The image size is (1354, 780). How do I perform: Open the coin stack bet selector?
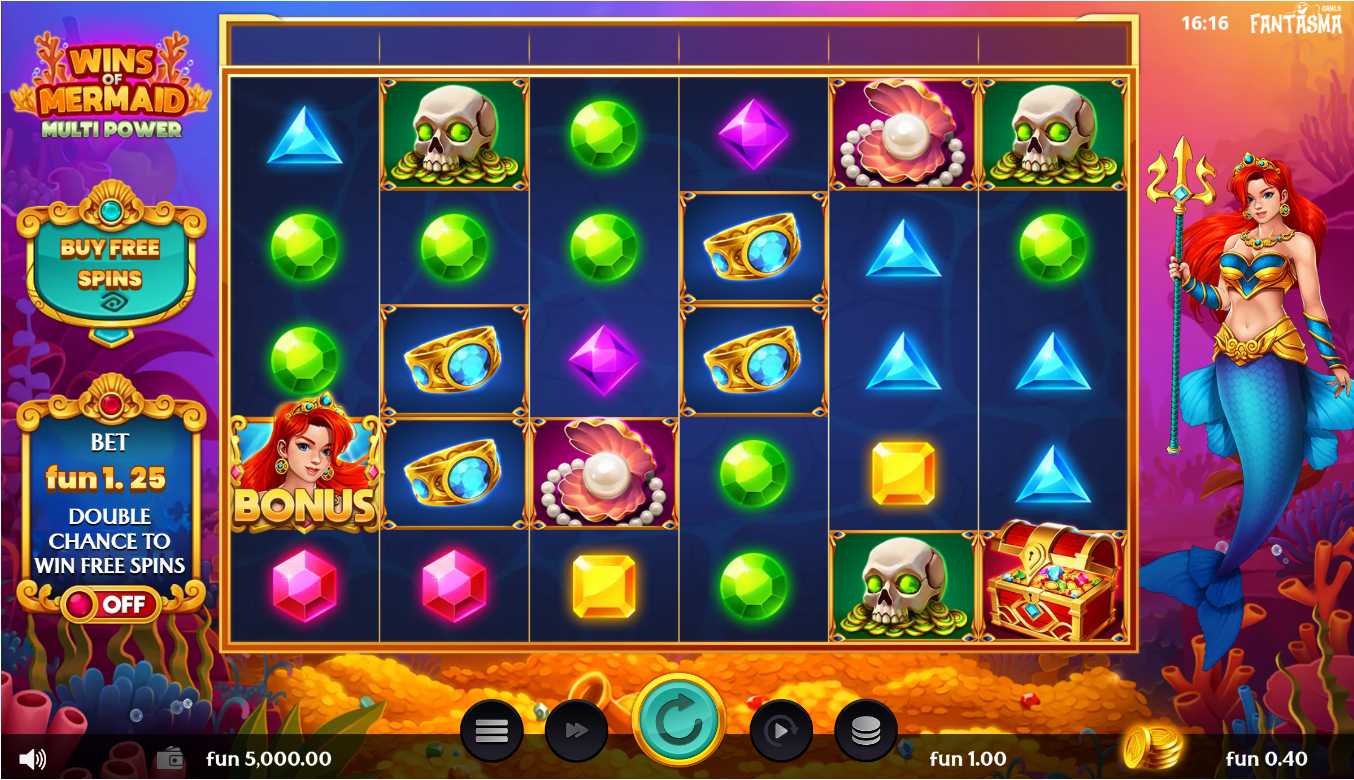click(865, 731)
